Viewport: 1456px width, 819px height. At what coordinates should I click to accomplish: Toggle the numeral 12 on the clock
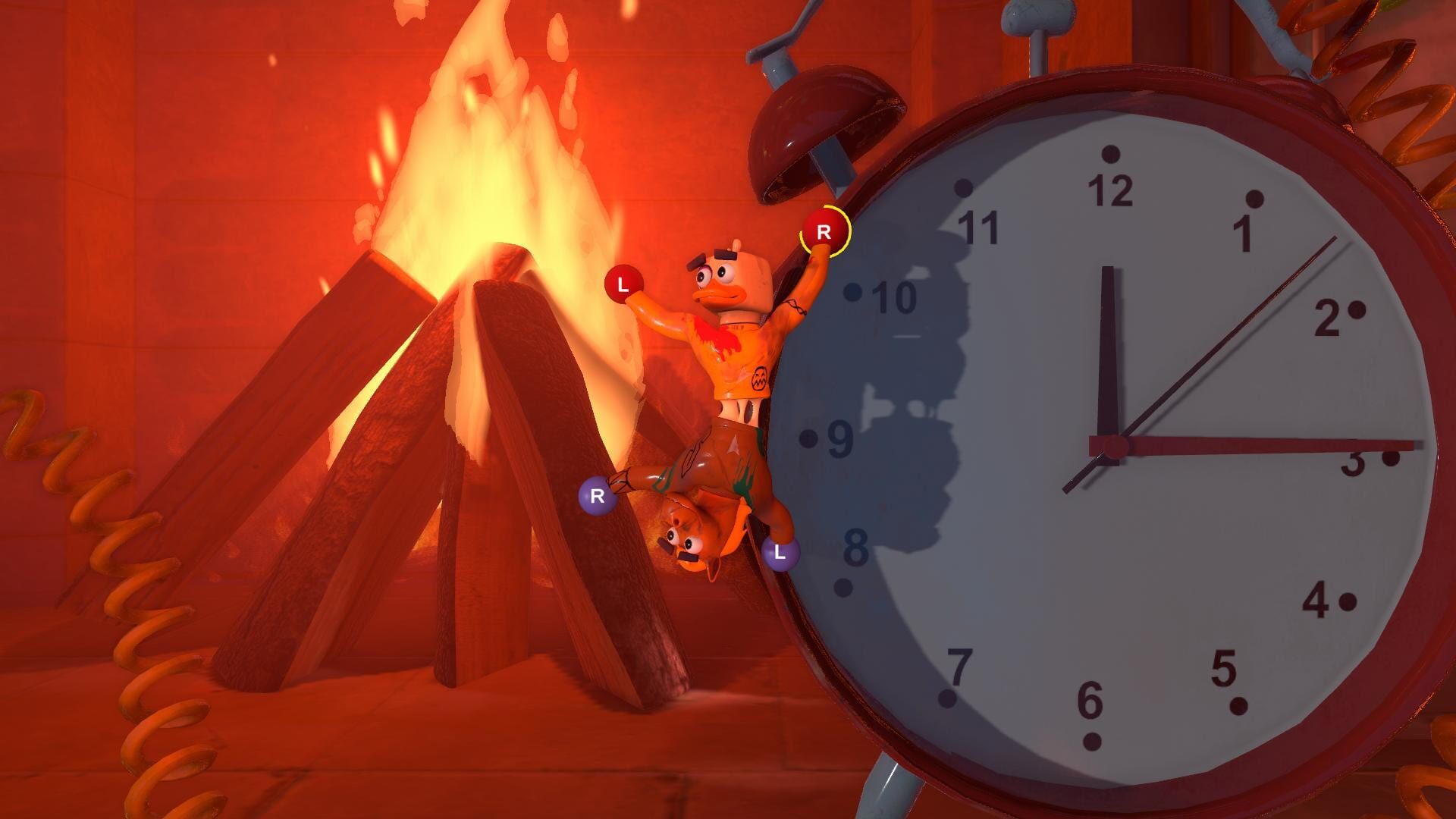click(x=1109, y=190)
